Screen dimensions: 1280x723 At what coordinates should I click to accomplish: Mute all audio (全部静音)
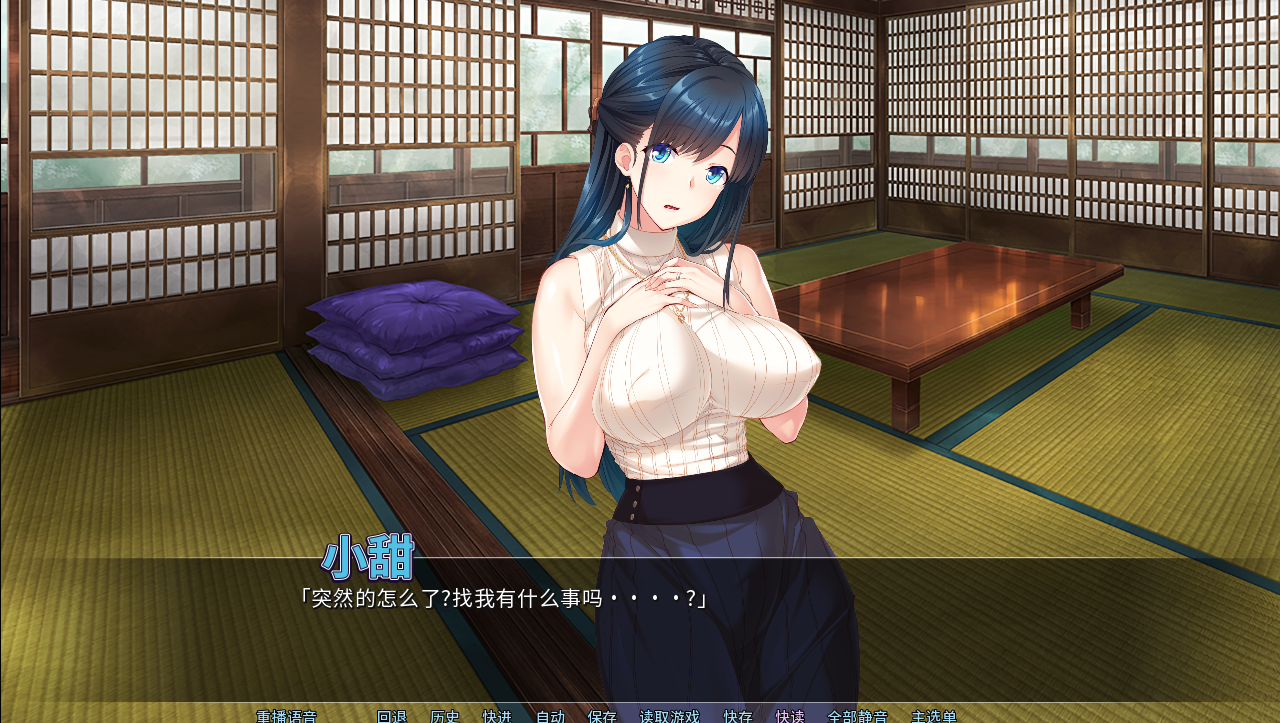857,716
